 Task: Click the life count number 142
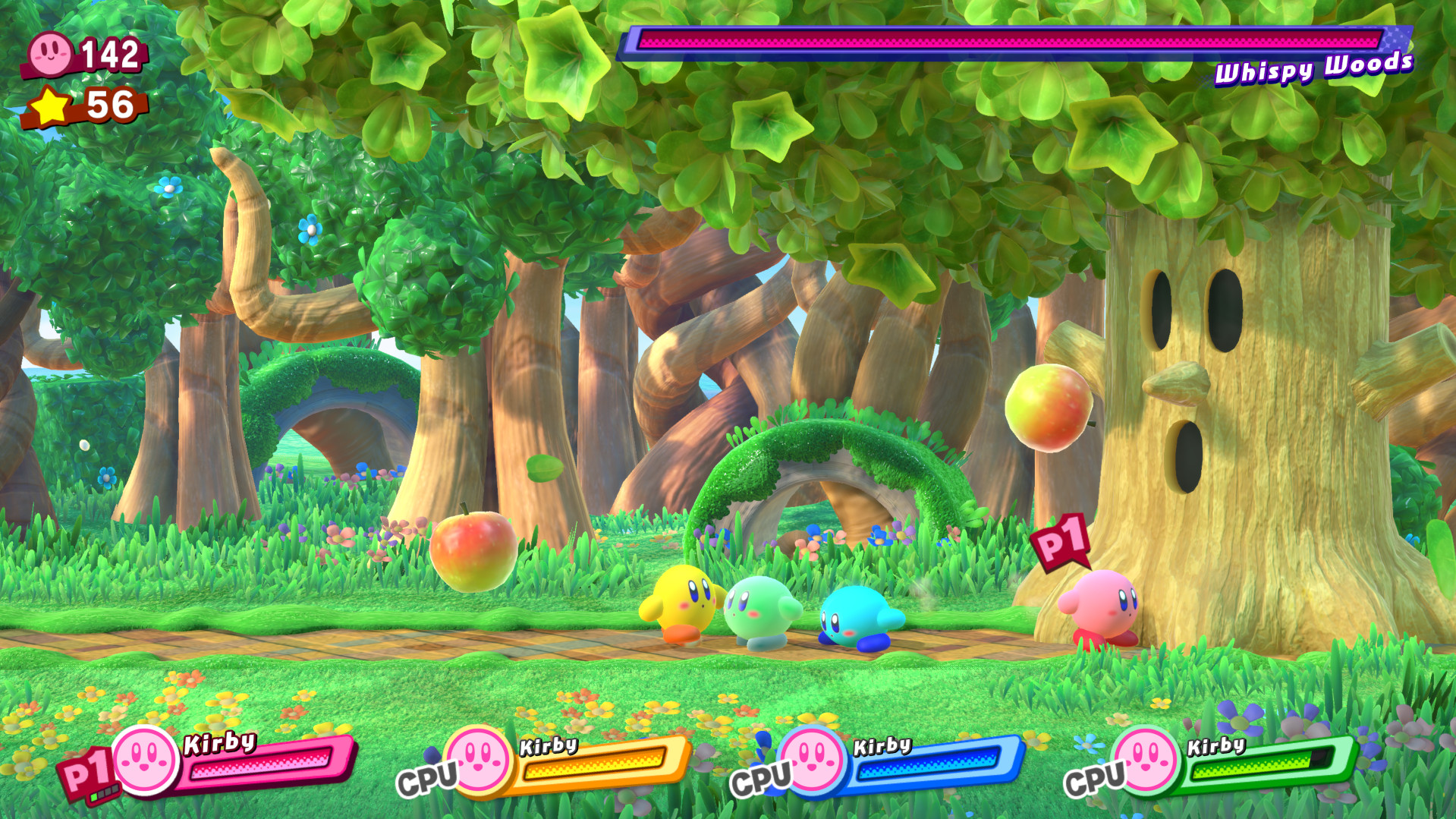point(111,53)
